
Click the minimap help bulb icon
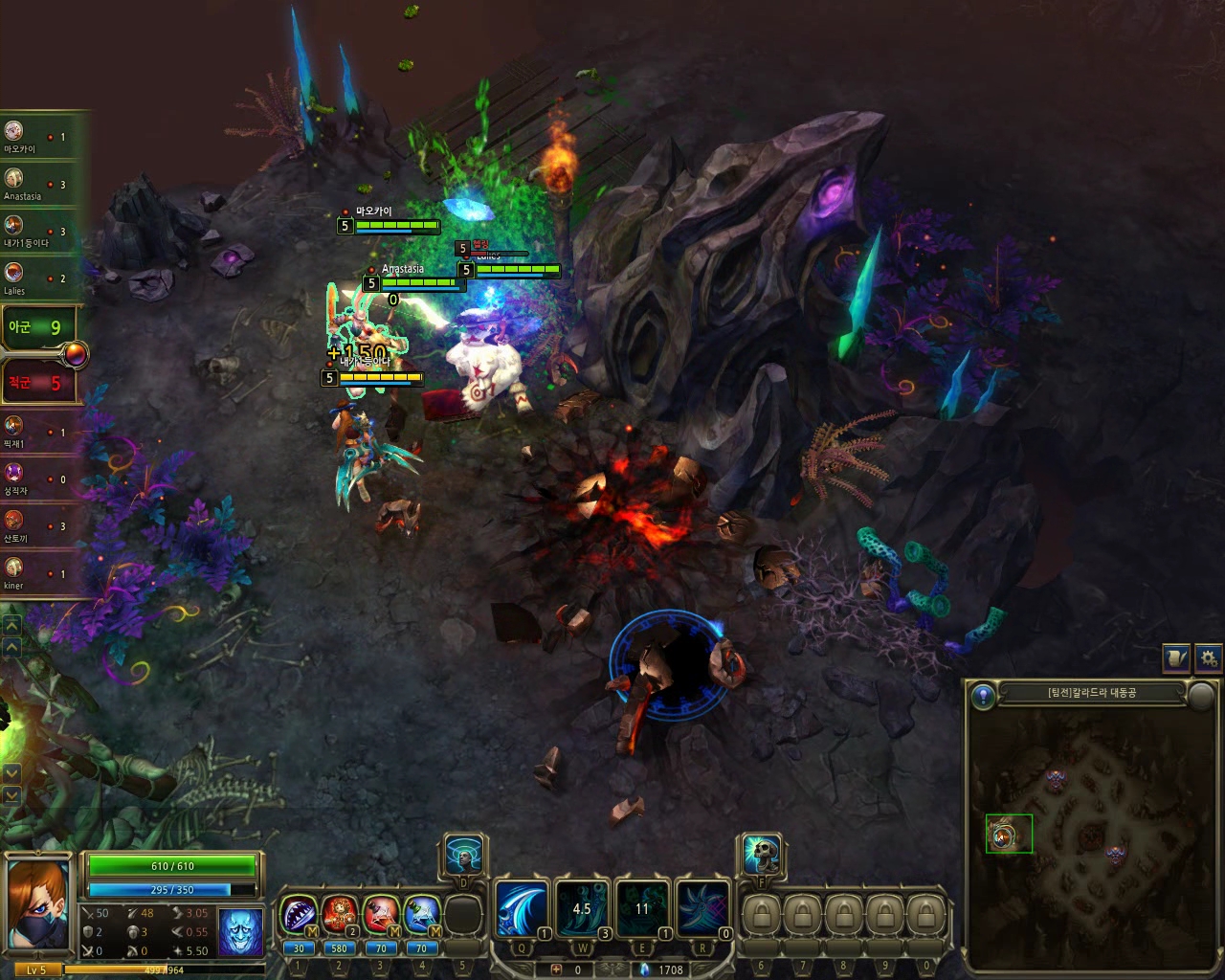point(983,696)
